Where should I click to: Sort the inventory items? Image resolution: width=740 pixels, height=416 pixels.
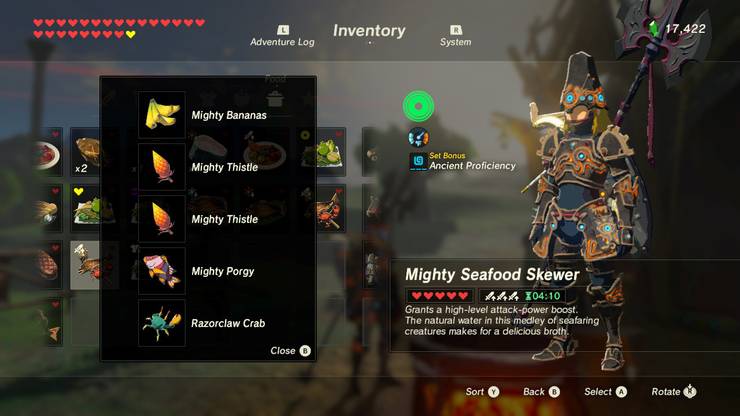(x=482, y=392)
